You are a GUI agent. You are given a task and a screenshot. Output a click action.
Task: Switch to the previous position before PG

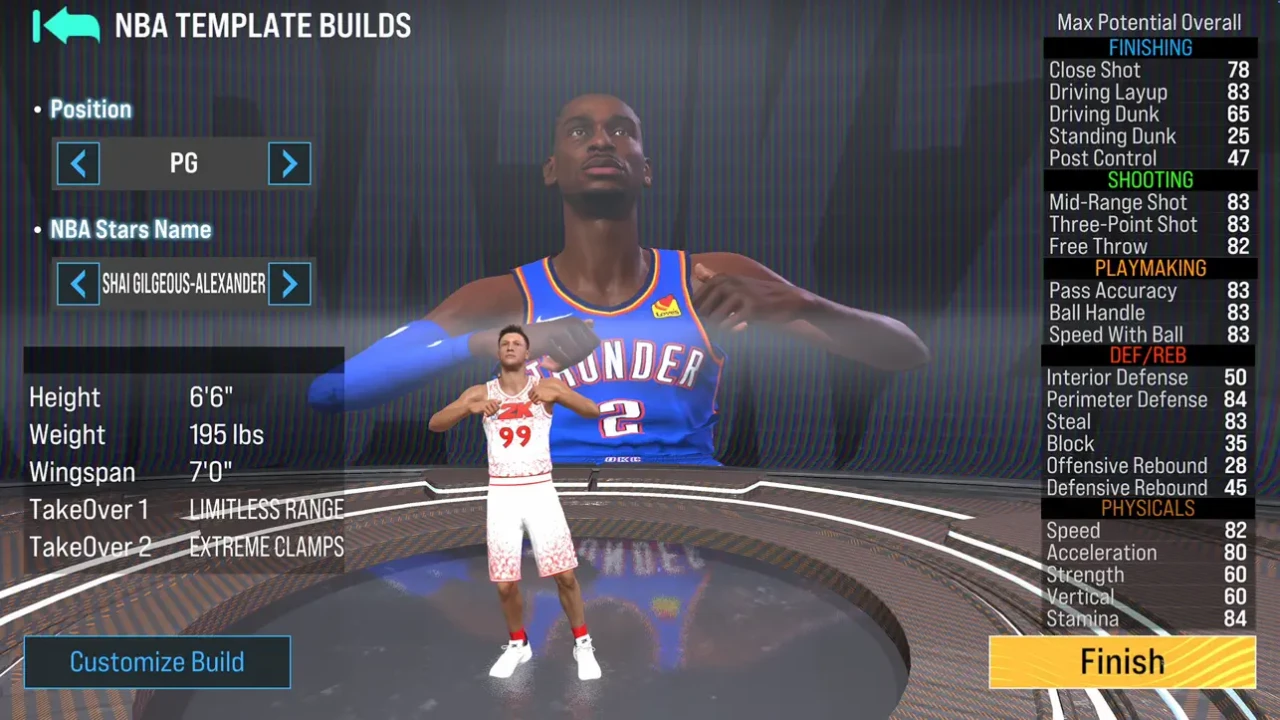click(78, 164)
